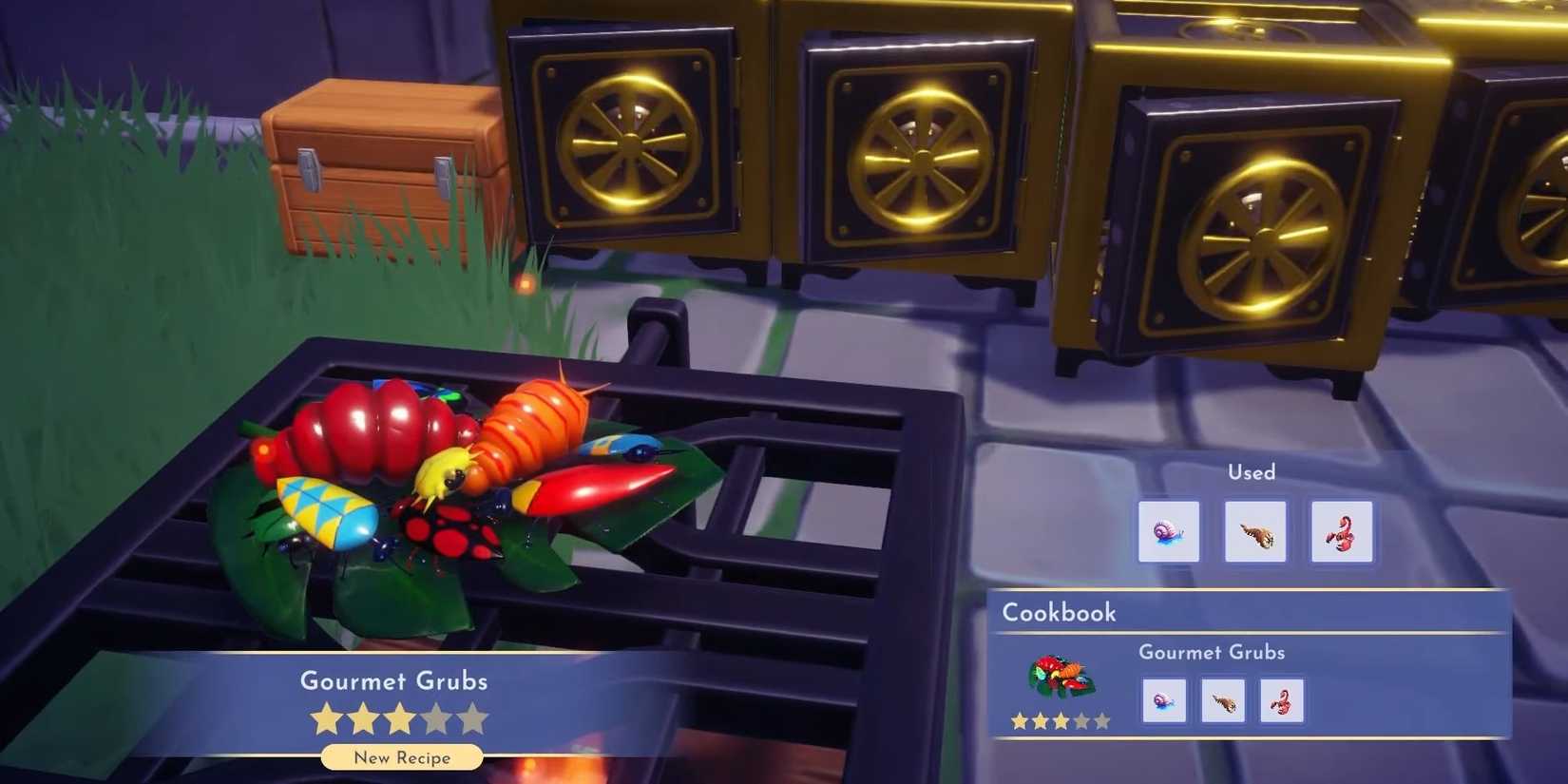The image size is (1568, 784).
Task: Click the Gourmet Grubs recipe title
Action: click(393, 681)
